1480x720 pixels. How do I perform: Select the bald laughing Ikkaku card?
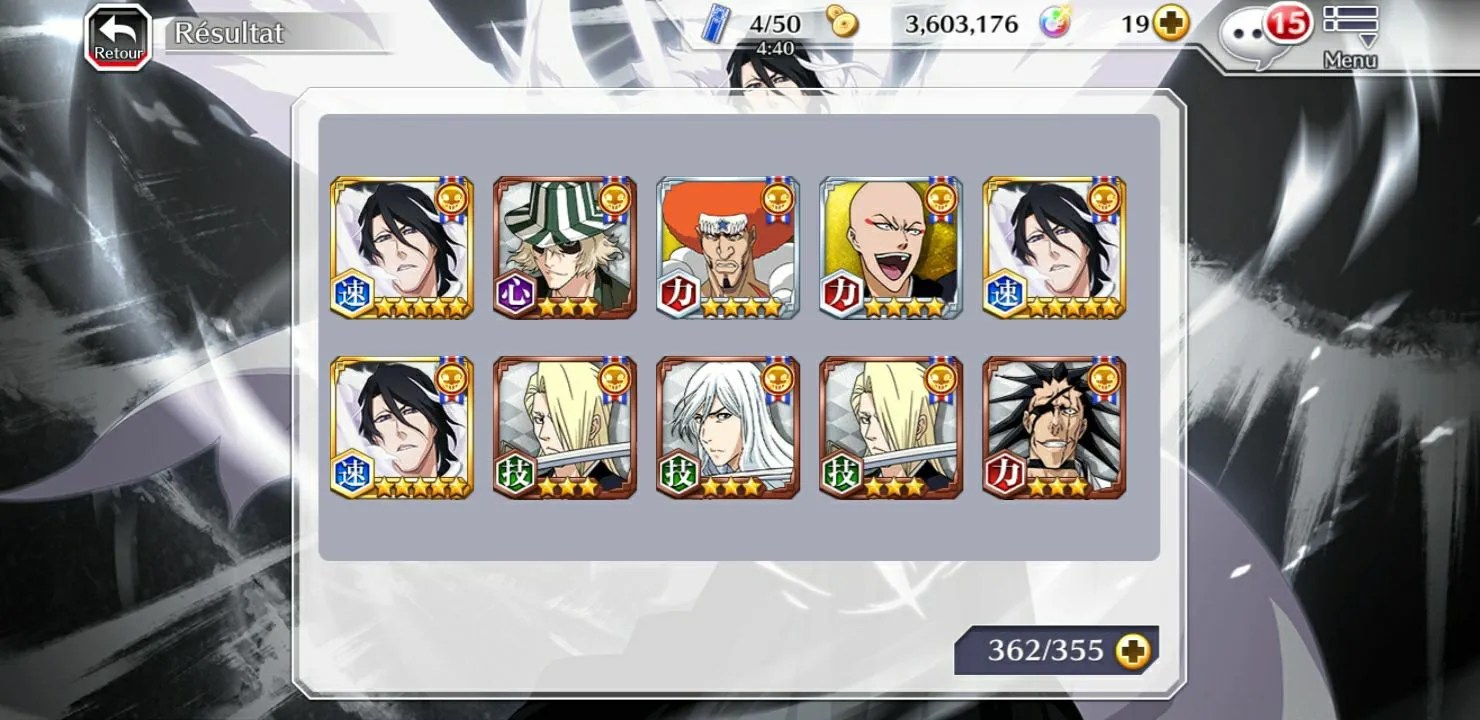(x=890, y=247)
